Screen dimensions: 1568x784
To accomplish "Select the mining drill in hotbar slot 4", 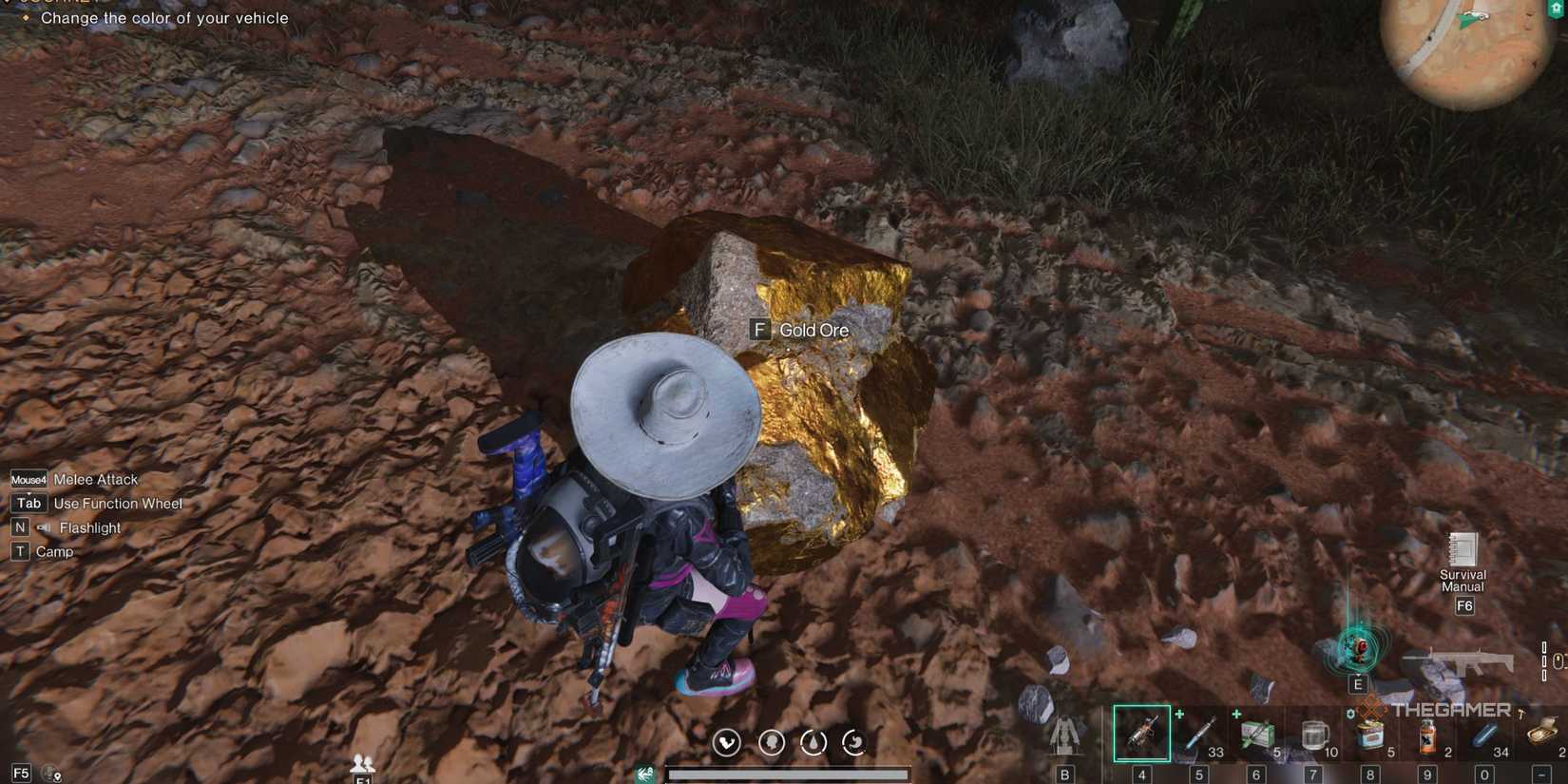I will (x=1140, y=732).
